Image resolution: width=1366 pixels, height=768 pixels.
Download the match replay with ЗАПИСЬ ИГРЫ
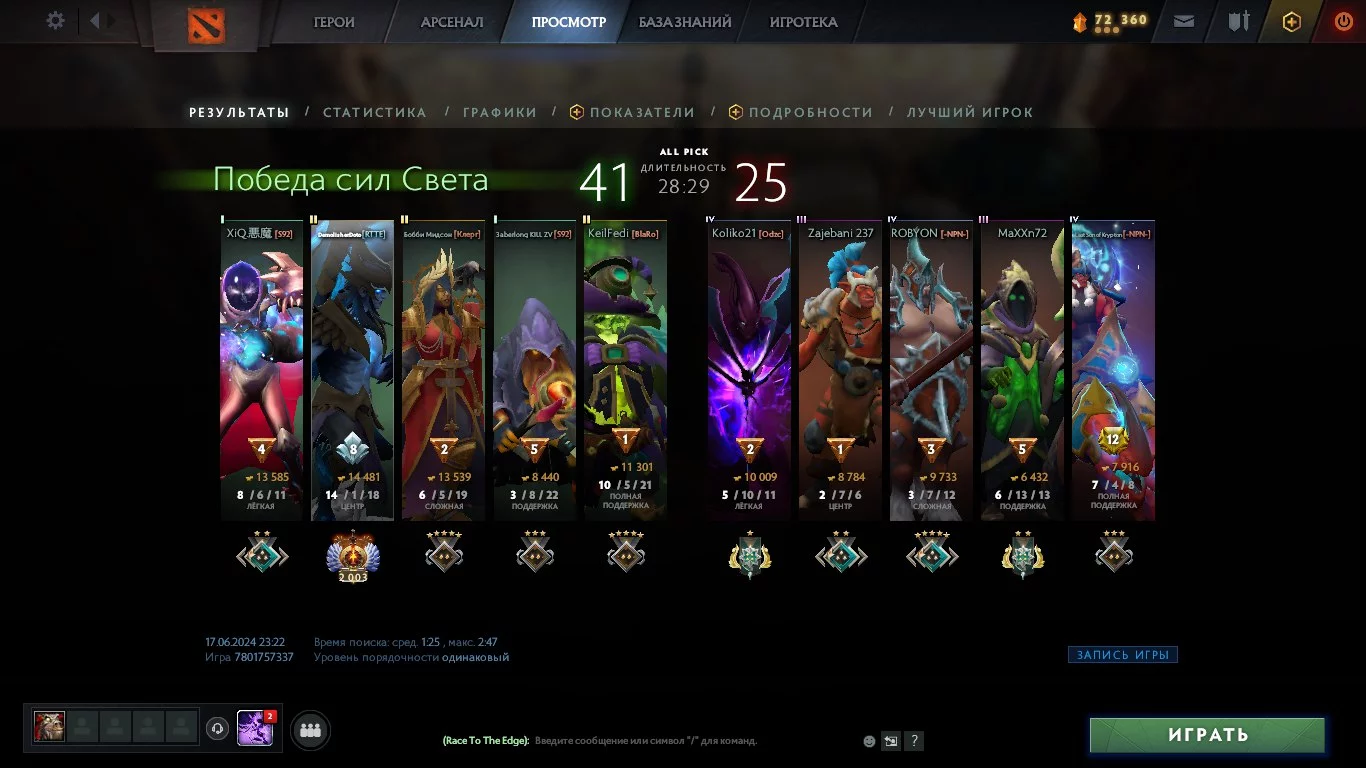[1122, 655]
